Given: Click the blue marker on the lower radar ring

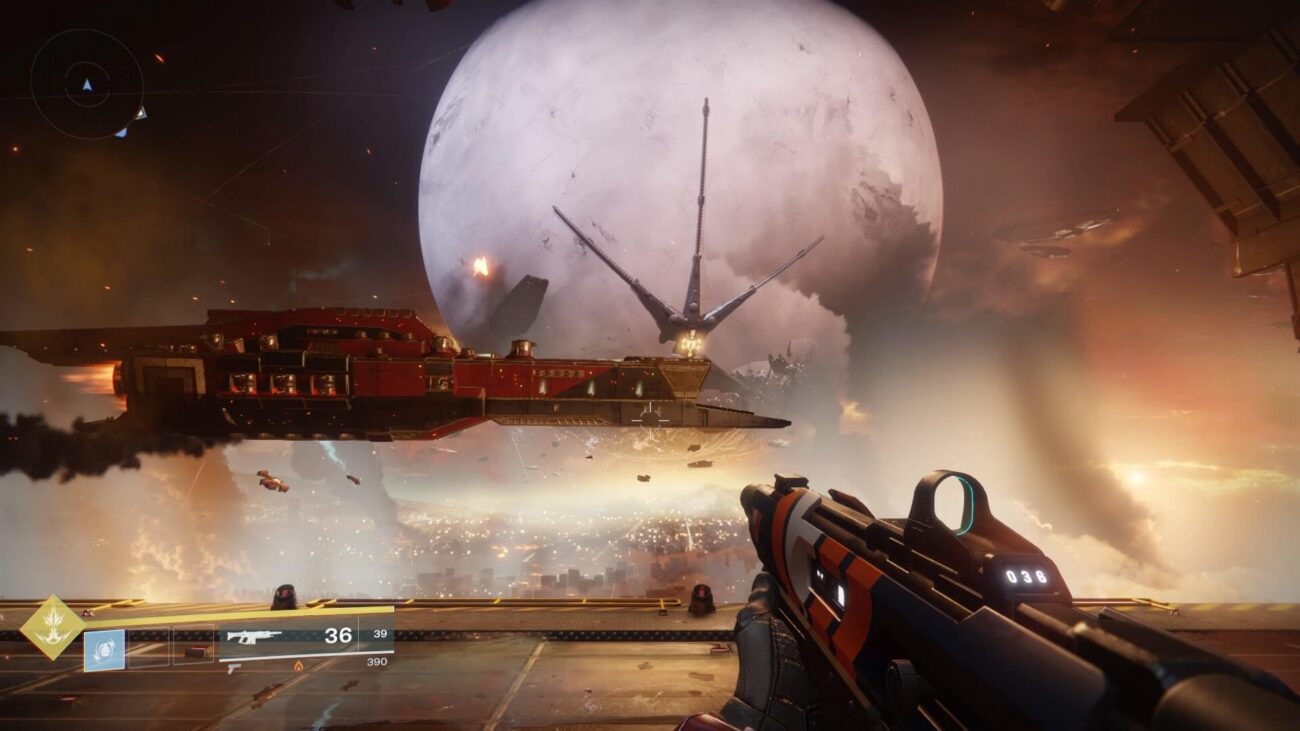Looking at the screenshot, I should (122, 134).
